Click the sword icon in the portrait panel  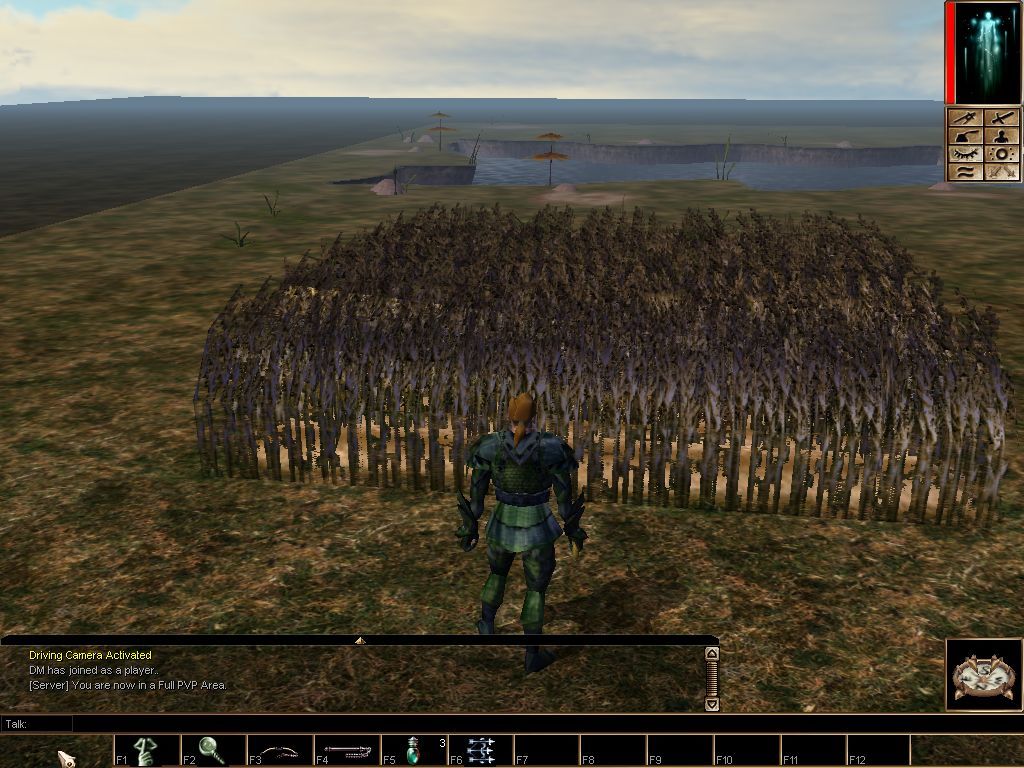pyautogui.click(x=1002, y=118)
